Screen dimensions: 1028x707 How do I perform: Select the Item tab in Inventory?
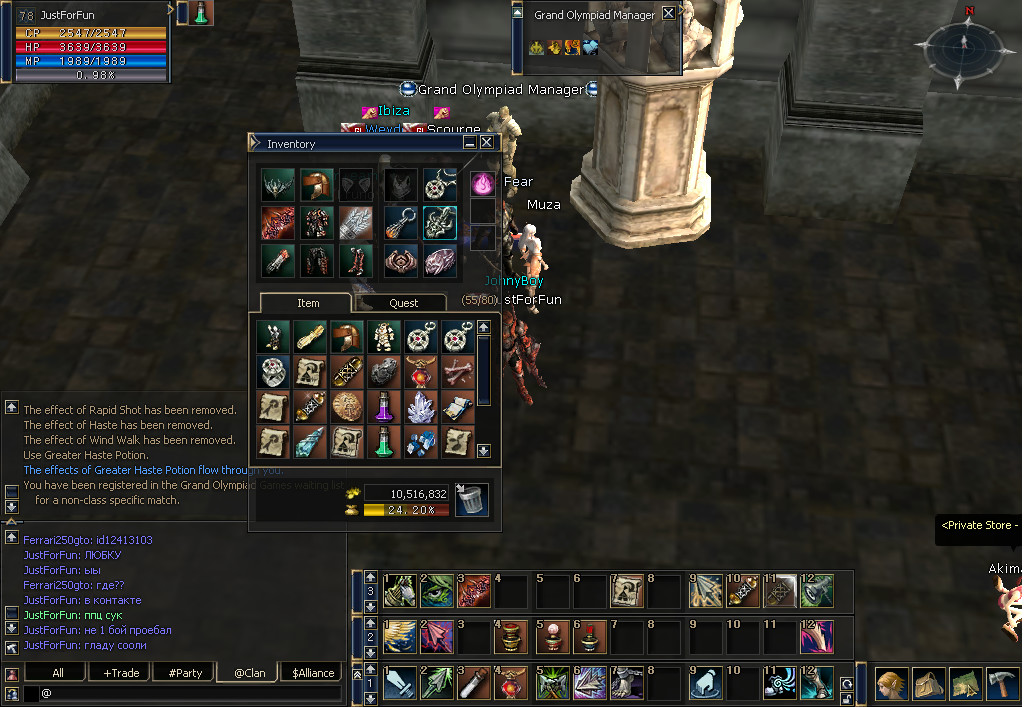(308, 303)
